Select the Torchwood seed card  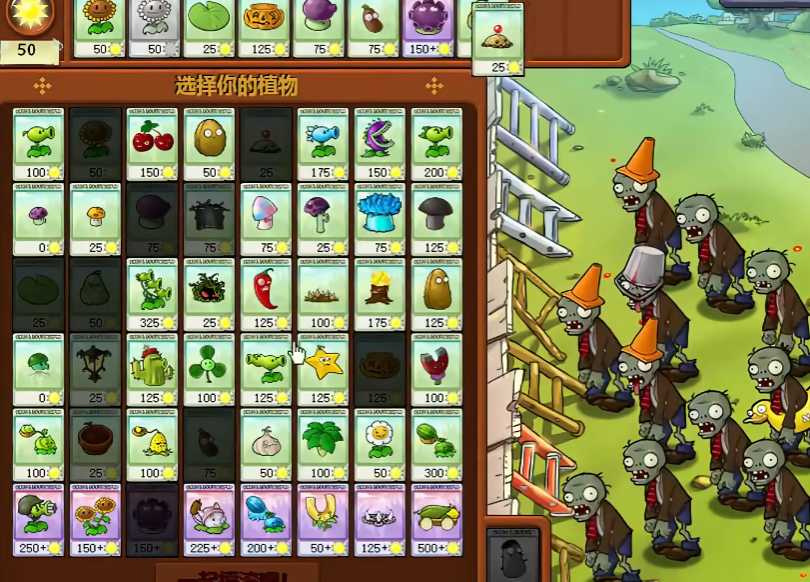380,294
